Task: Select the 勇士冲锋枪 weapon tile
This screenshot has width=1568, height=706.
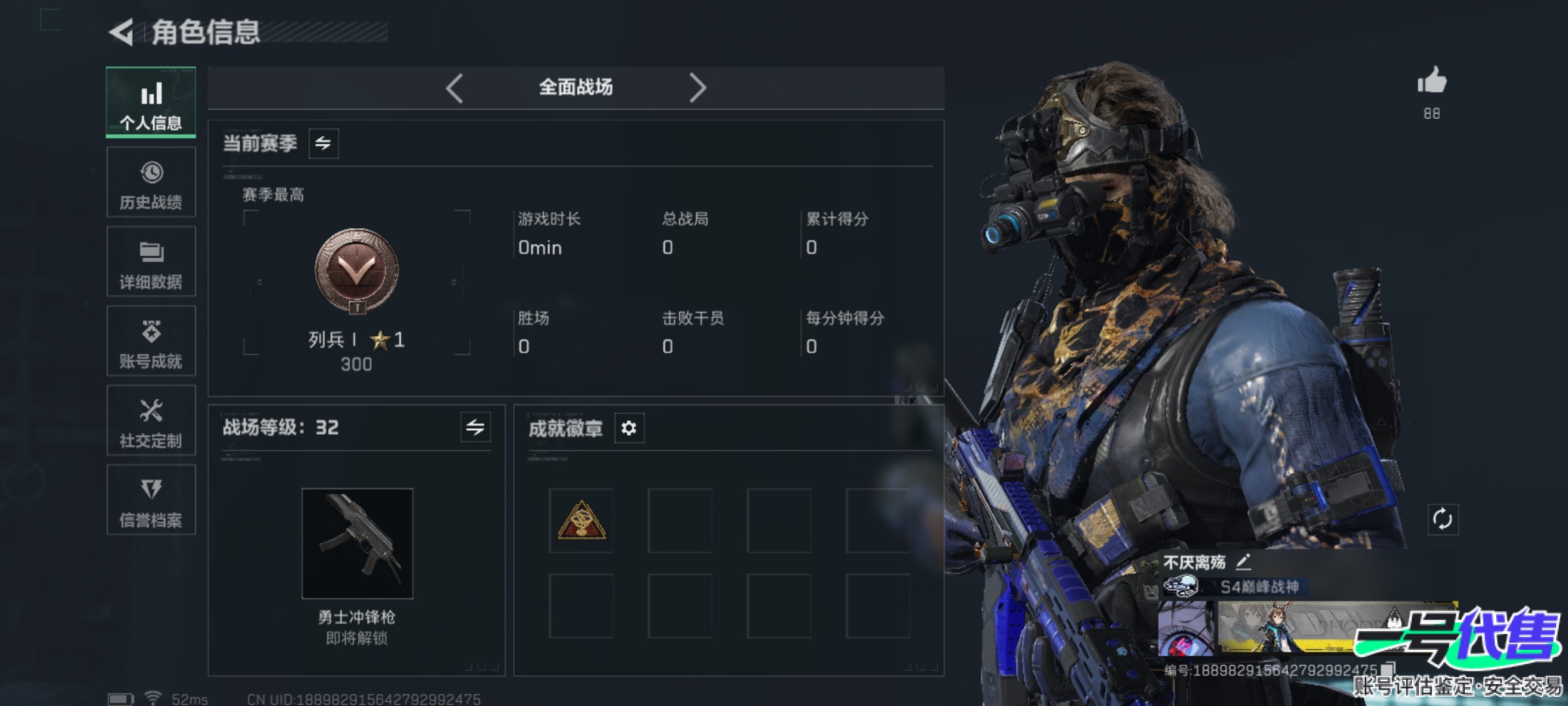Action: coord(357,543)
